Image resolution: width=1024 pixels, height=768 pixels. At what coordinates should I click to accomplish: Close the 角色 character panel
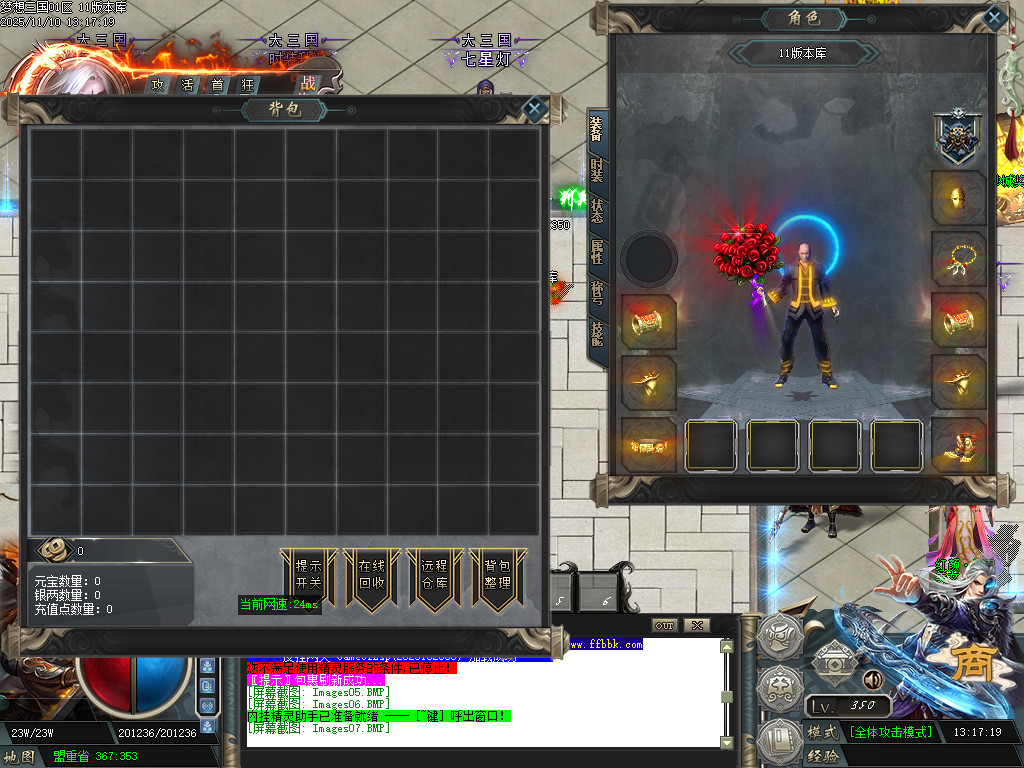(x=993, y=18)
